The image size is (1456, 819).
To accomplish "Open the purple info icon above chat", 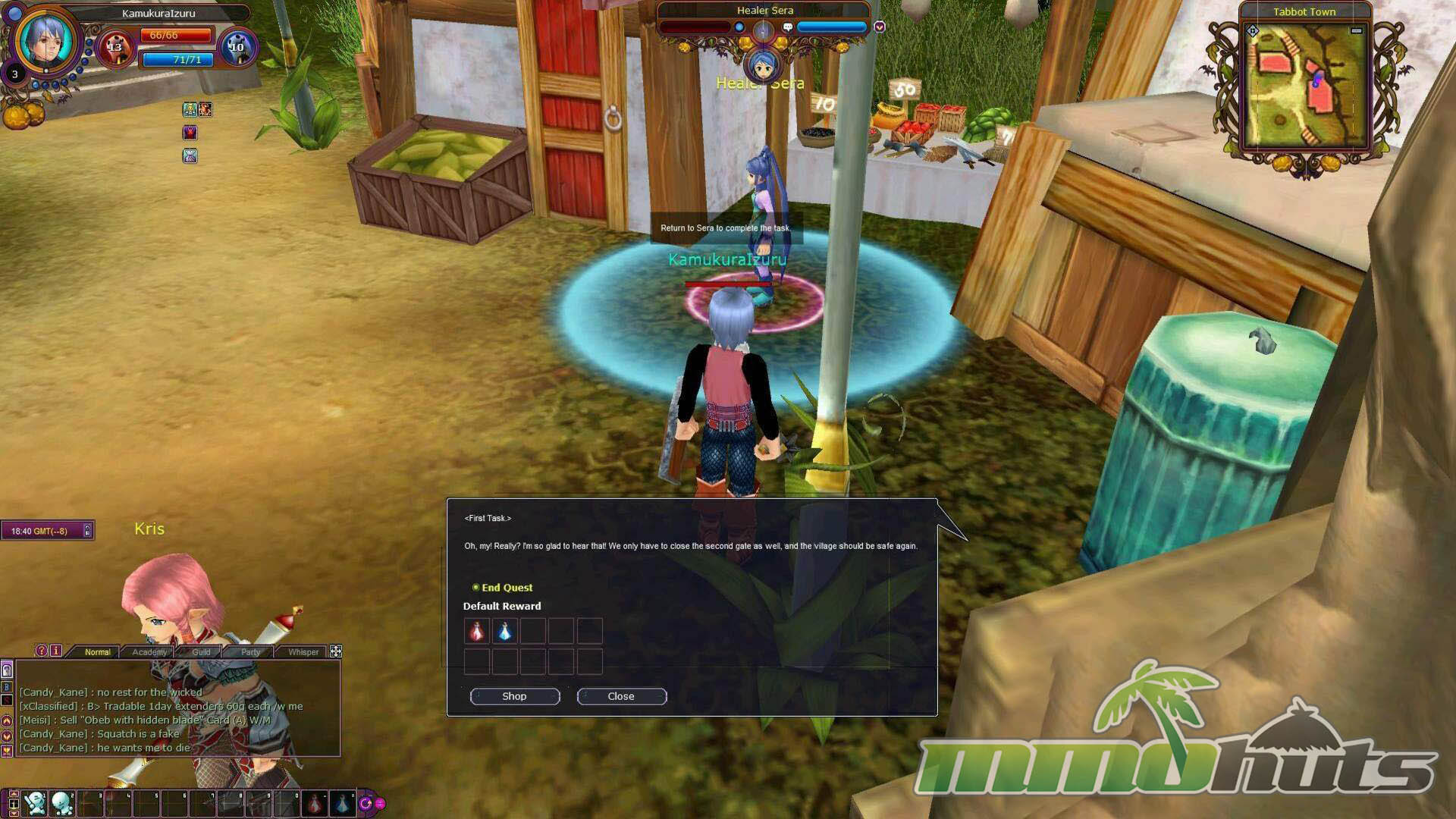I will [56, 651].
